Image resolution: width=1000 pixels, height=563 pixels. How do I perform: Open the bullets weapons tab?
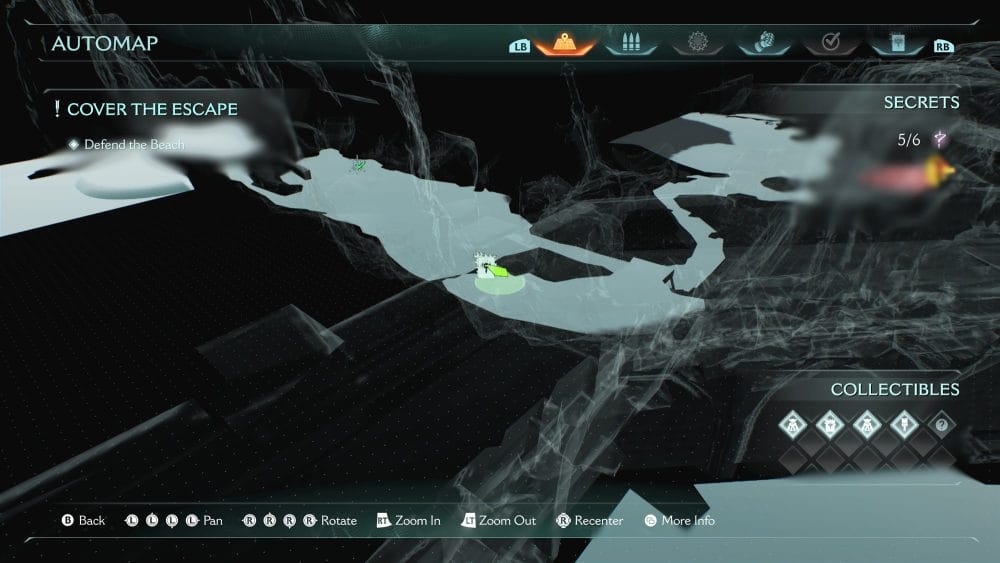point(630,44)
